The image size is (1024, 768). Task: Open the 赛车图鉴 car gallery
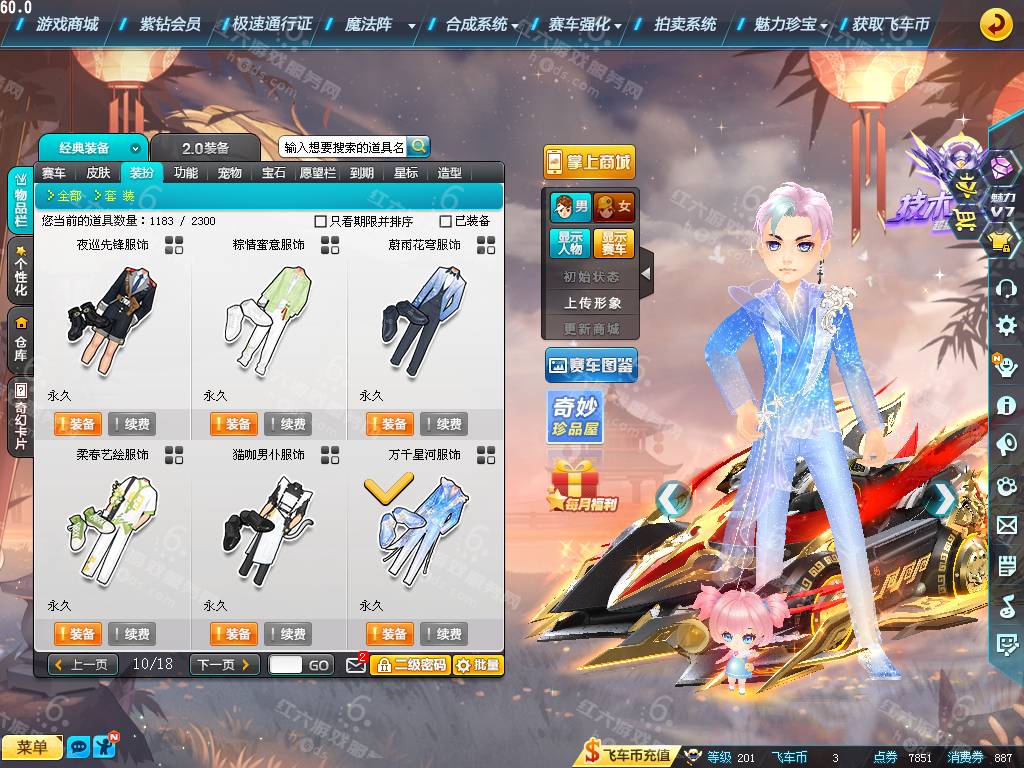(x=591, y=366)
